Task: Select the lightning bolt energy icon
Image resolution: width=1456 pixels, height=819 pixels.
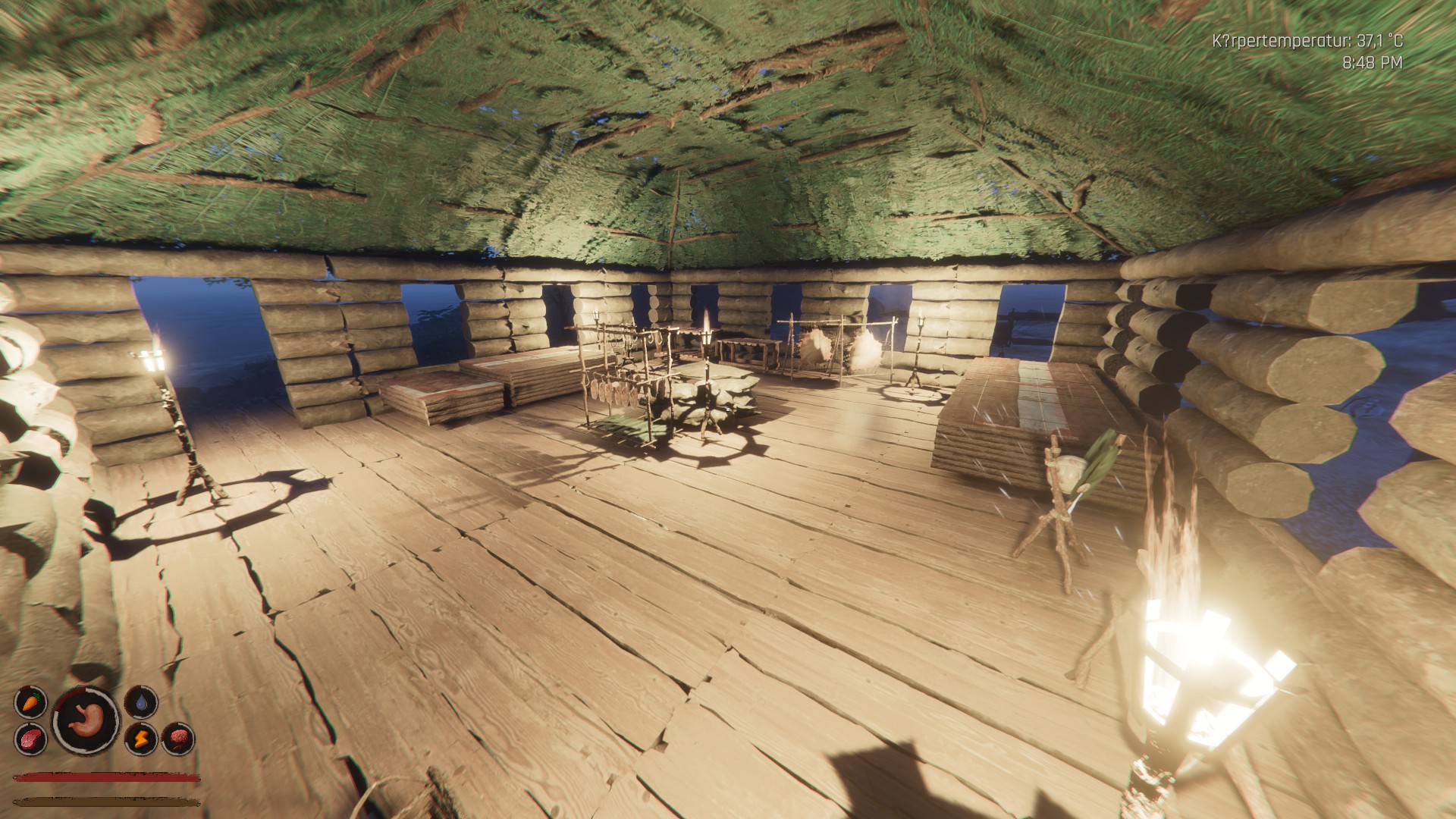Action: pyautogui.click(x=140, y=738)
